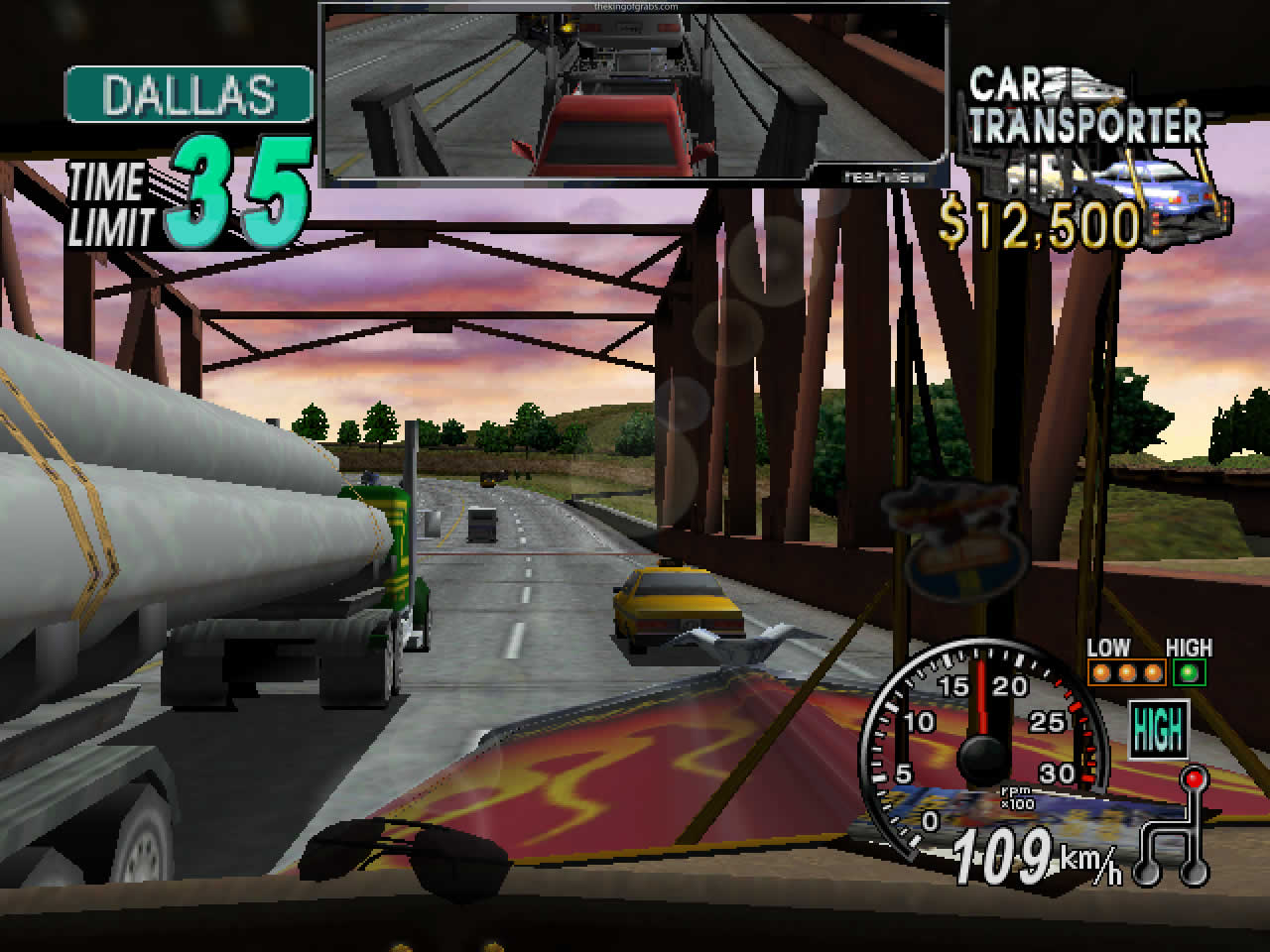Toggle the HIGH gear indicator box

[1158, 732]
